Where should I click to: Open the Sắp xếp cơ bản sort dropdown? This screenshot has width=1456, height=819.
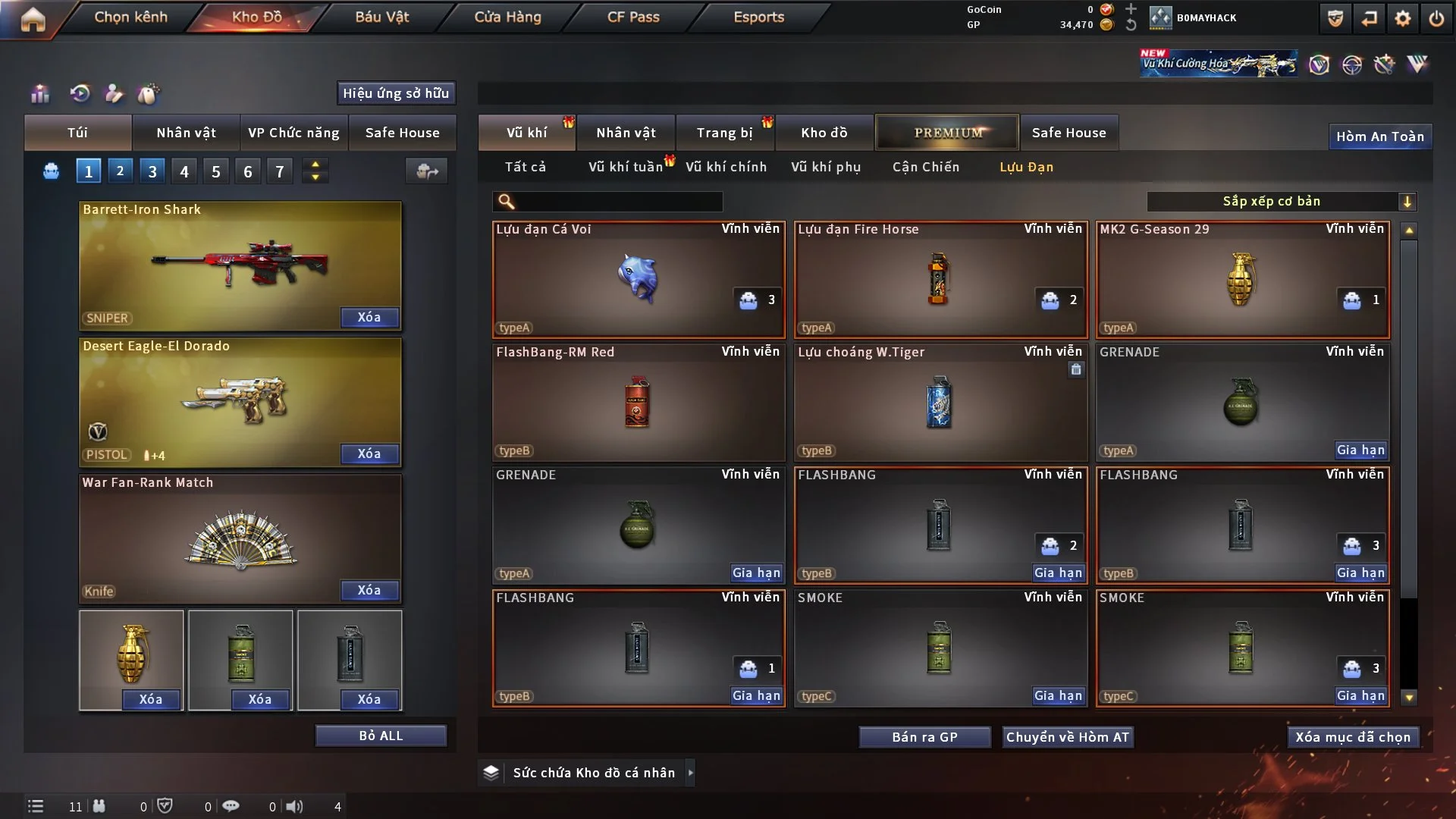(1281, 201)
